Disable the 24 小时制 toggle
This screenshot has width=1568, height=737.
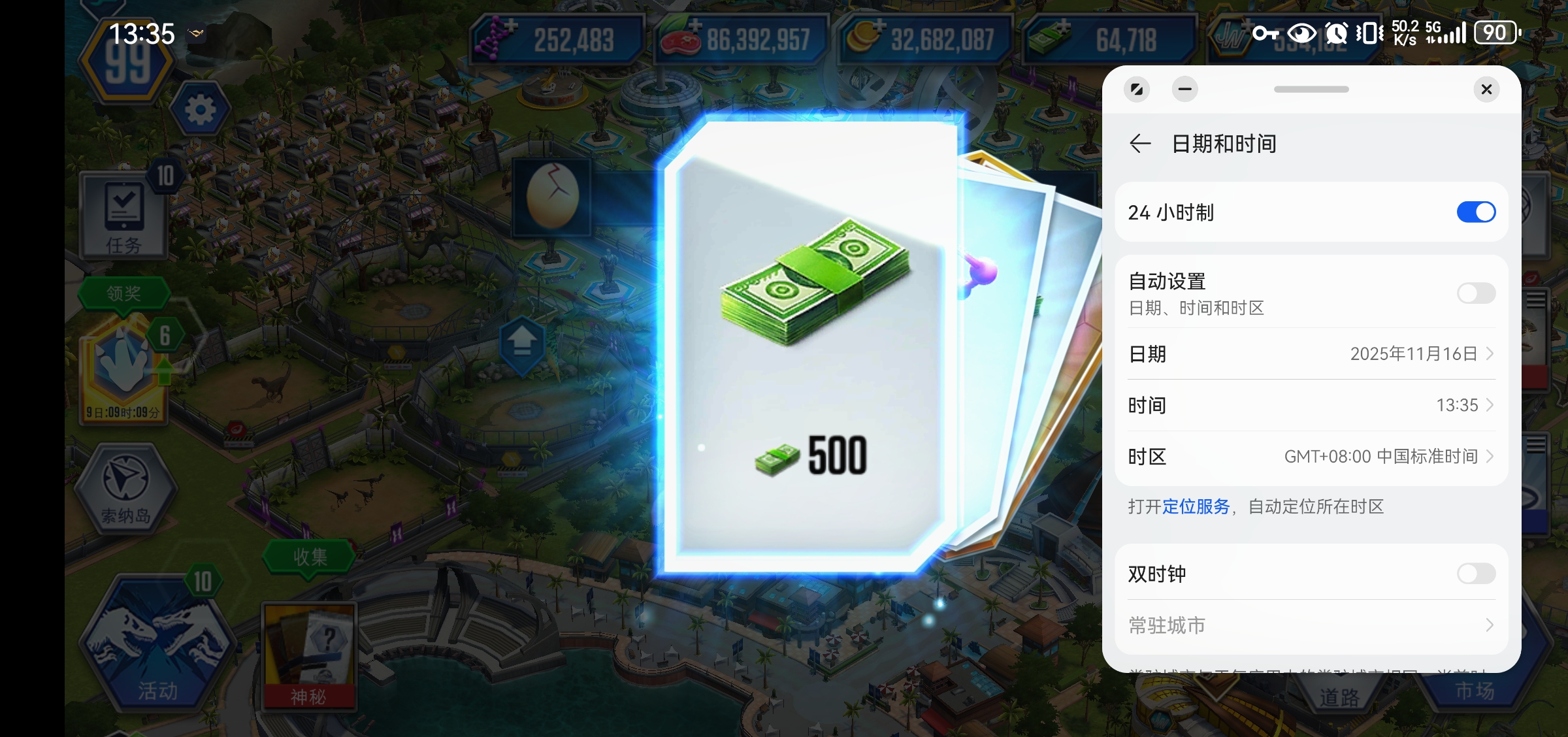coord(1475,212)
